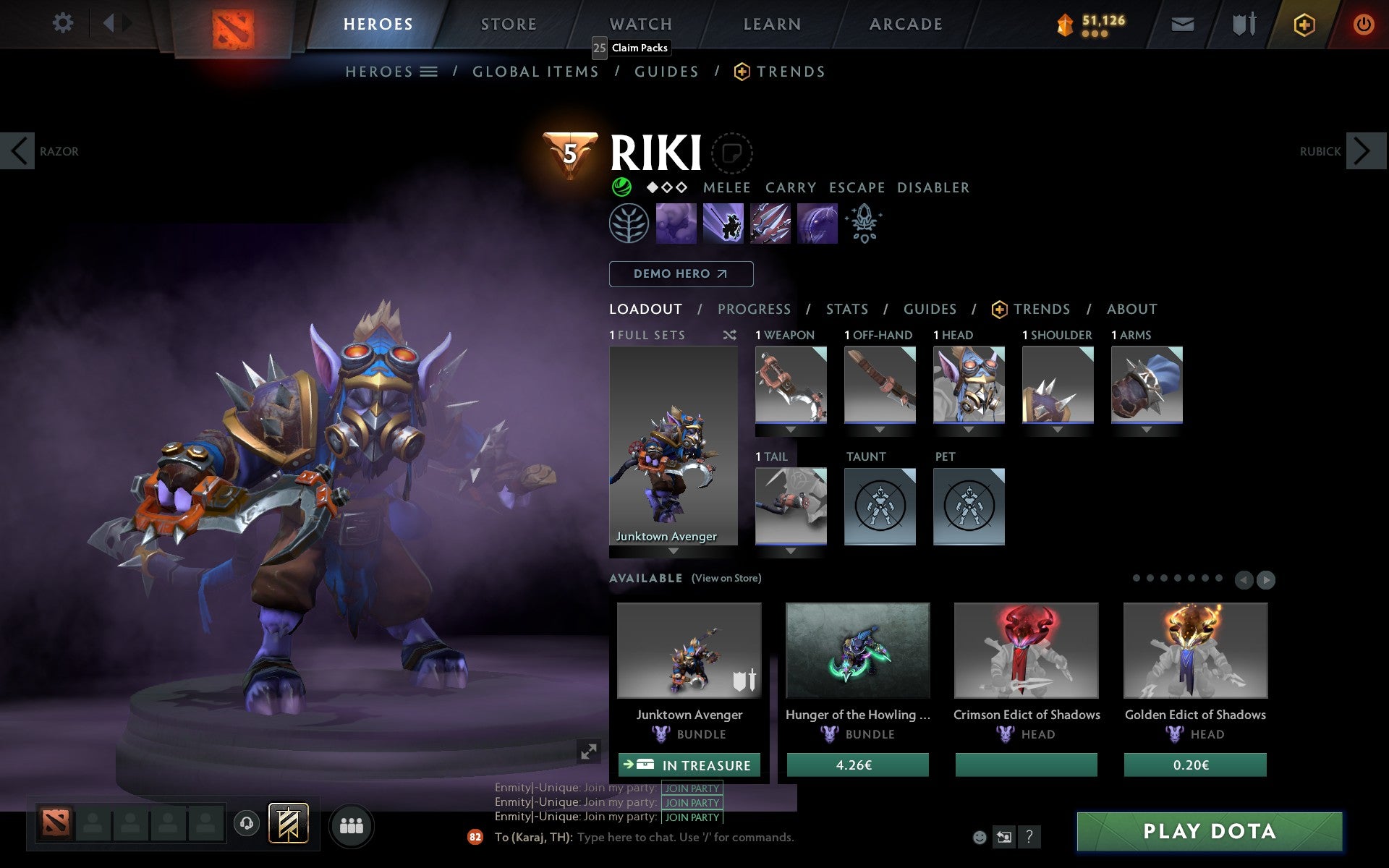Expand the Tail slot item dropdown
1389x868 pixels.
(x=789, y=550)
